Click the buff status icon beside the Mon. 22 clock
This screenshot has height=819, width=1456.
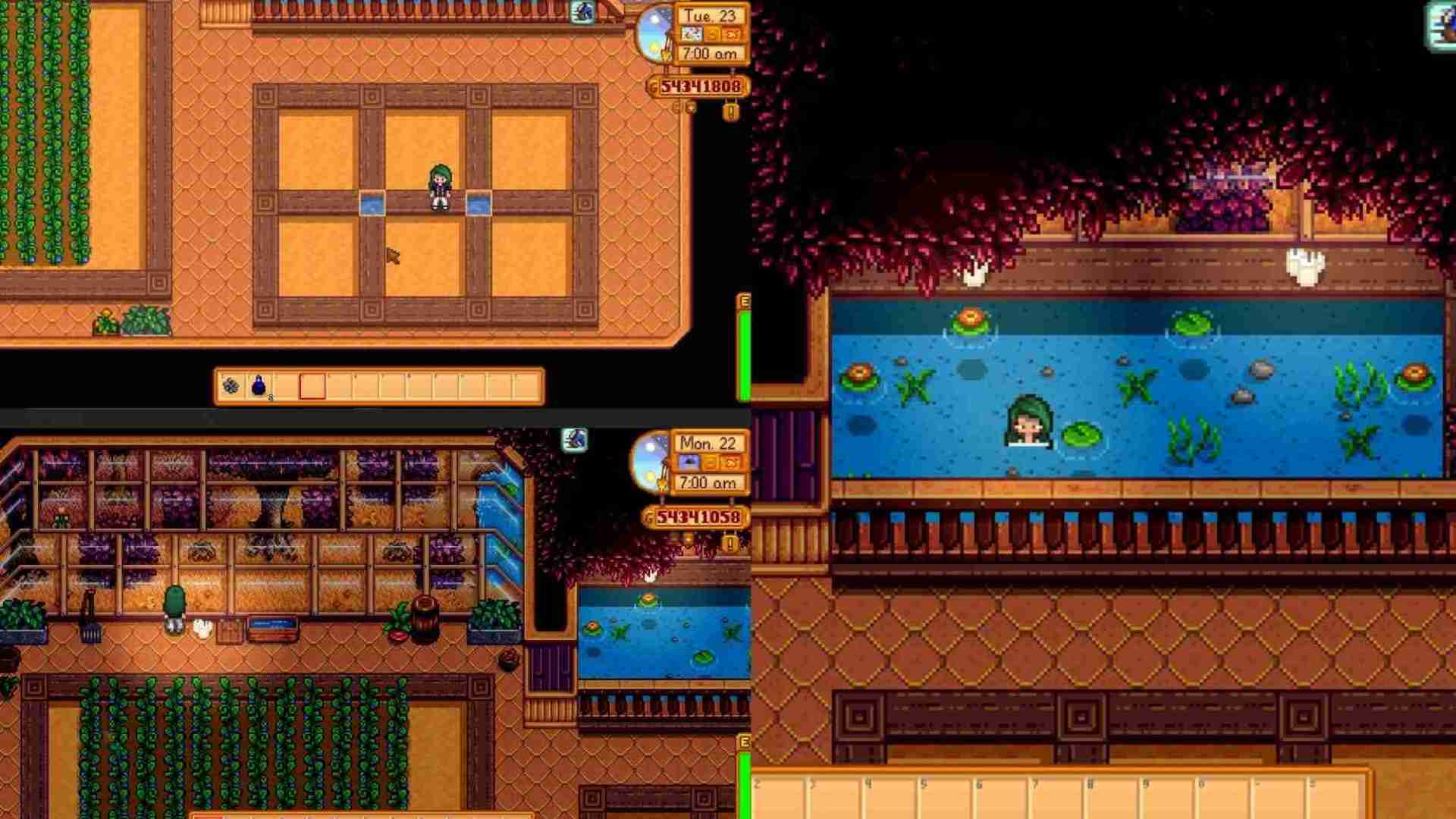575,440
